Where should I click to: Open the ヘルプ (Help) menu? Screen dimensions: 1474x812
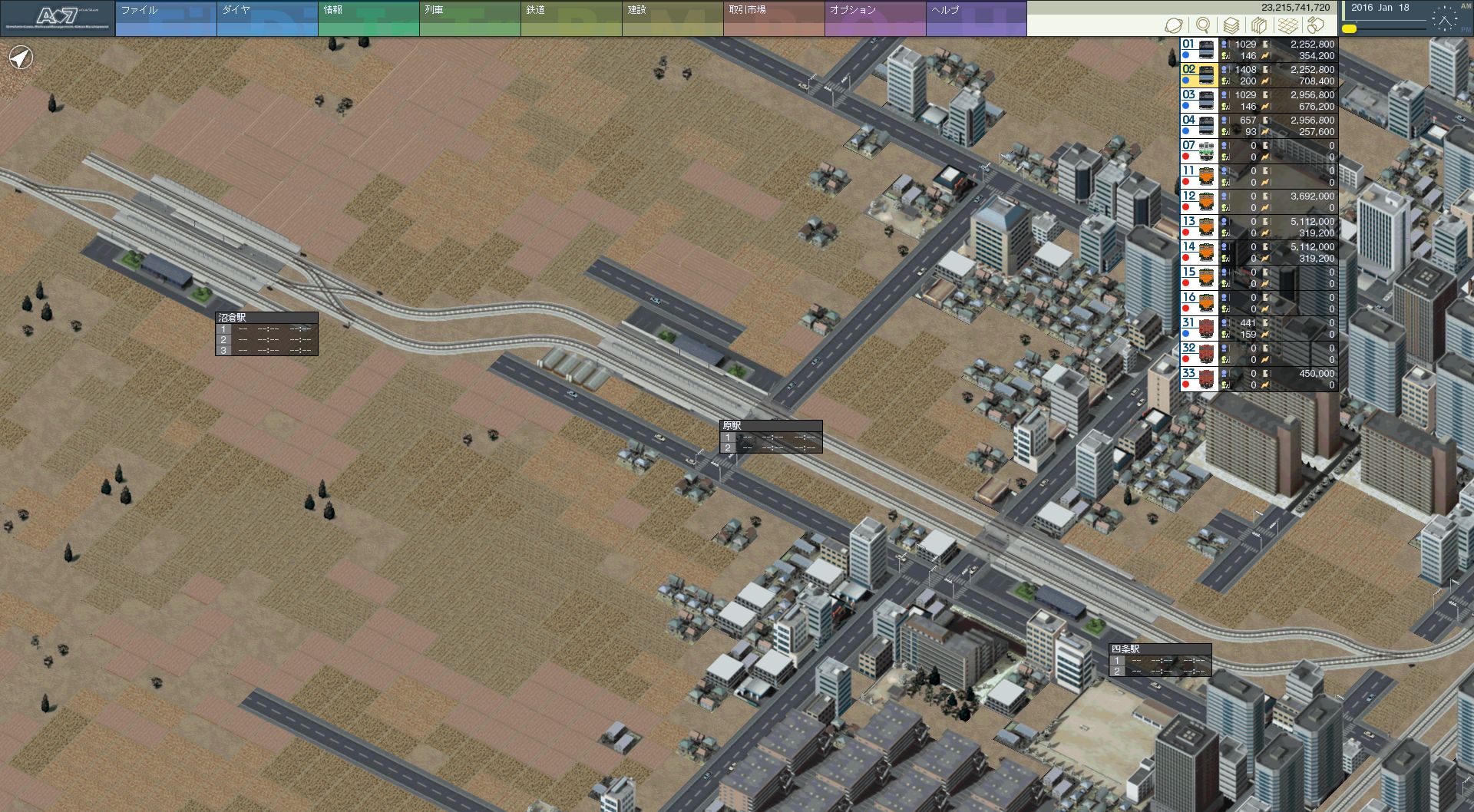coord(976,18)
